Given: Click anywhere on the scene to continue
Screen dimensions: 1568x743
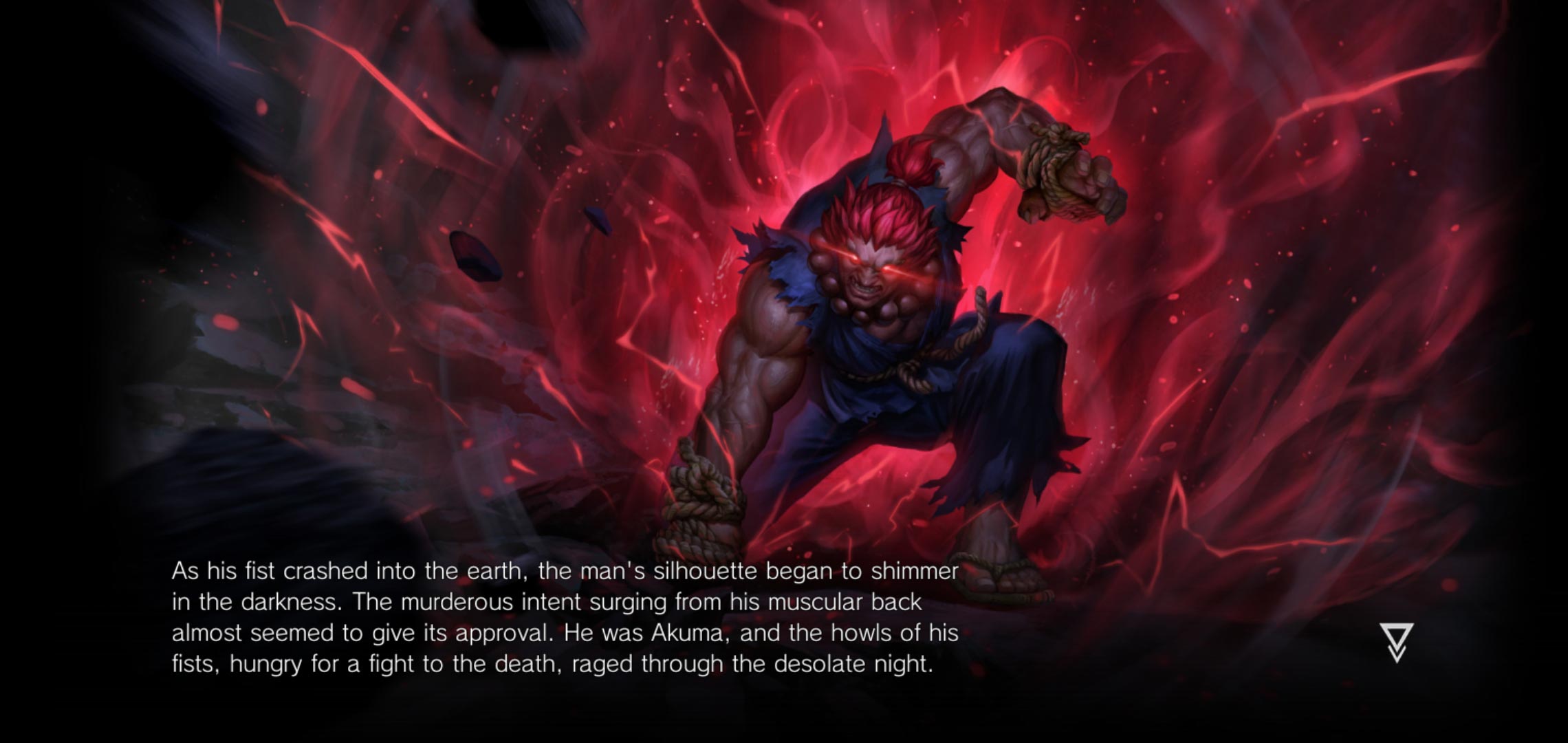Looking at the screenshot, I should point(784,371).
